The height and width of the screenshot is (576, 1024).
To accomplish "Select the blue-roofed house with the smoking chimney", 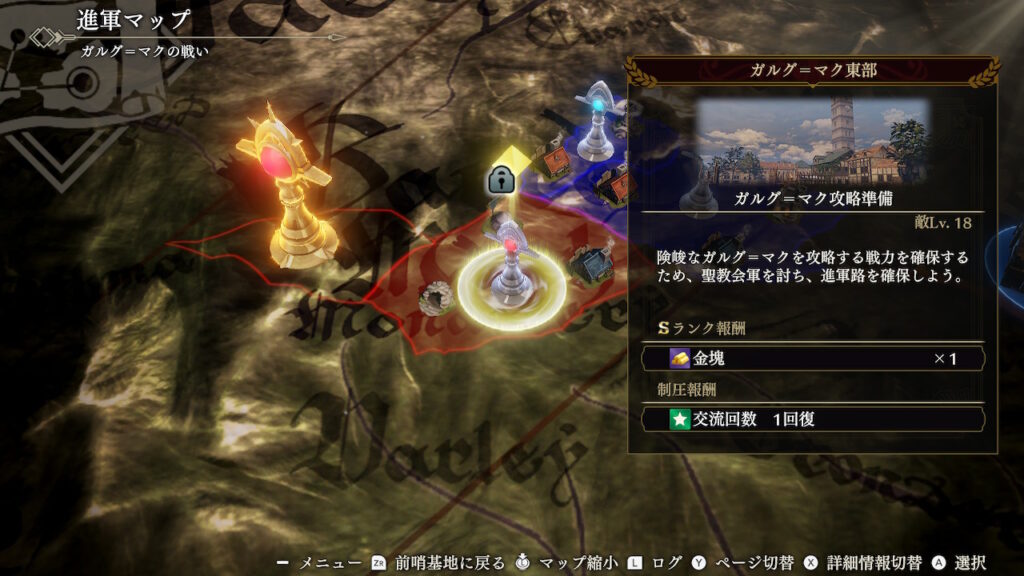I will coord(590,262).
